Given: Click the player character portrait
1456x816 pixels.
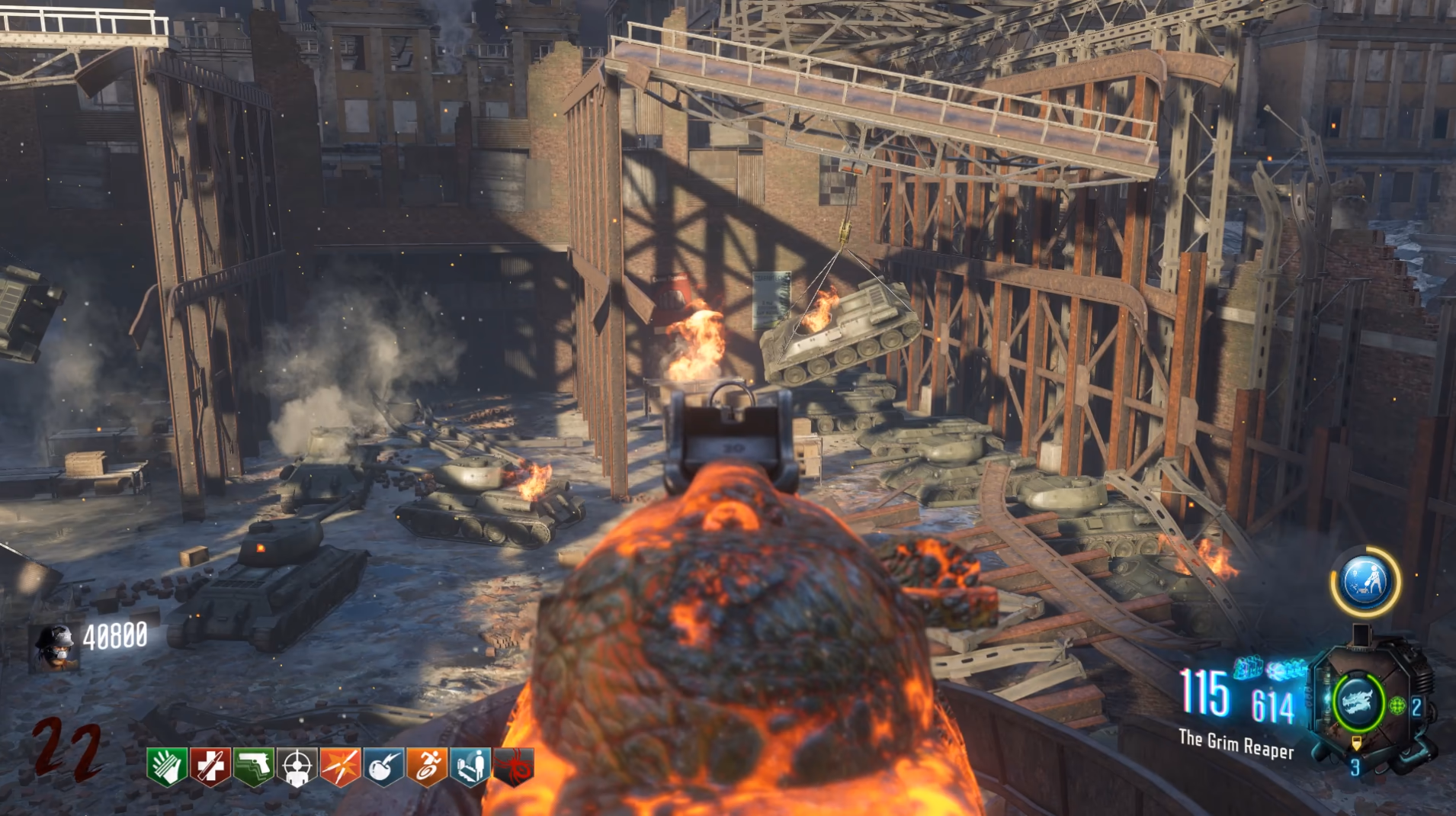Looking at the screenshot, I should [56, 647].
